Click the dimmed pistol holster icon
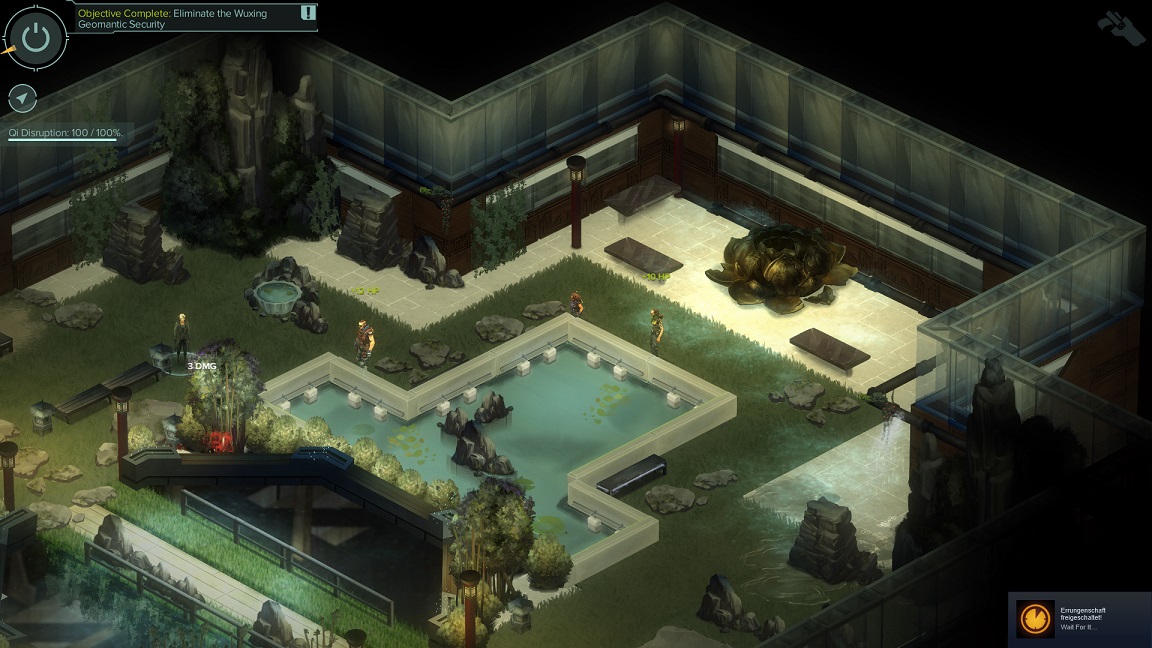The height and width of the screenshot is (648, 1152). pyautogui.click(x=1121, y=26)
